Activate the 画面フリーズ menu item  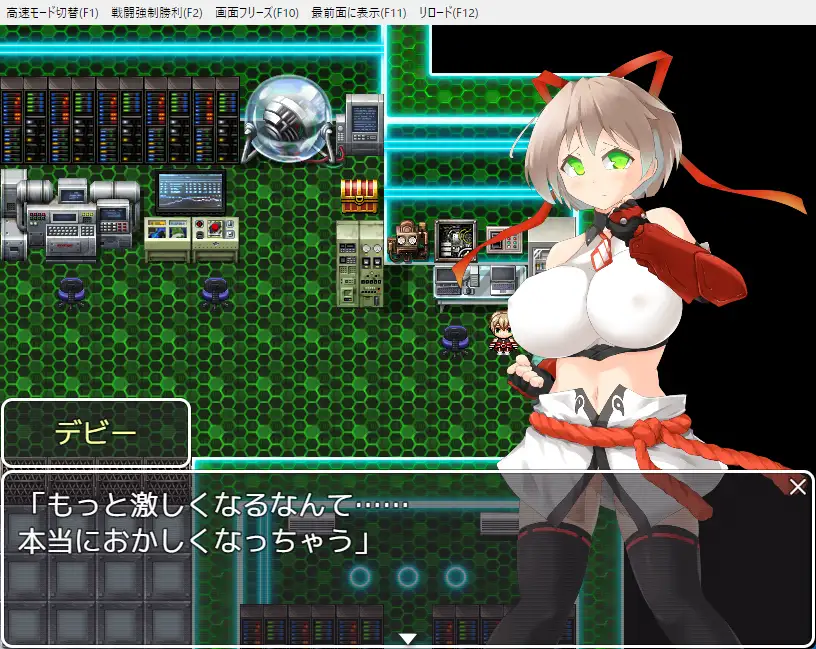(257, 13)
